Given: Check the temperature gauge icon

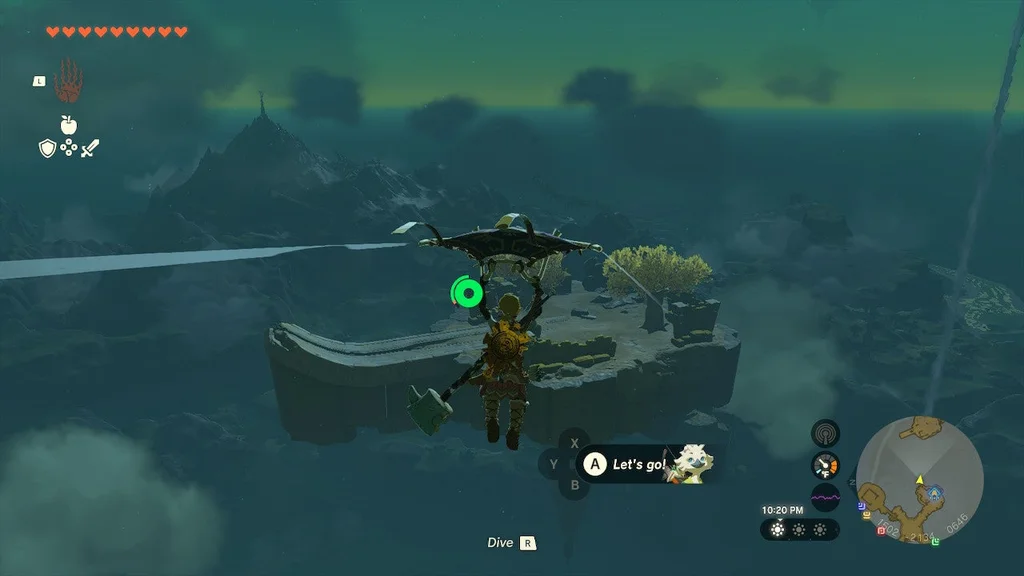Looking at the screenshot, I should 825,465.
